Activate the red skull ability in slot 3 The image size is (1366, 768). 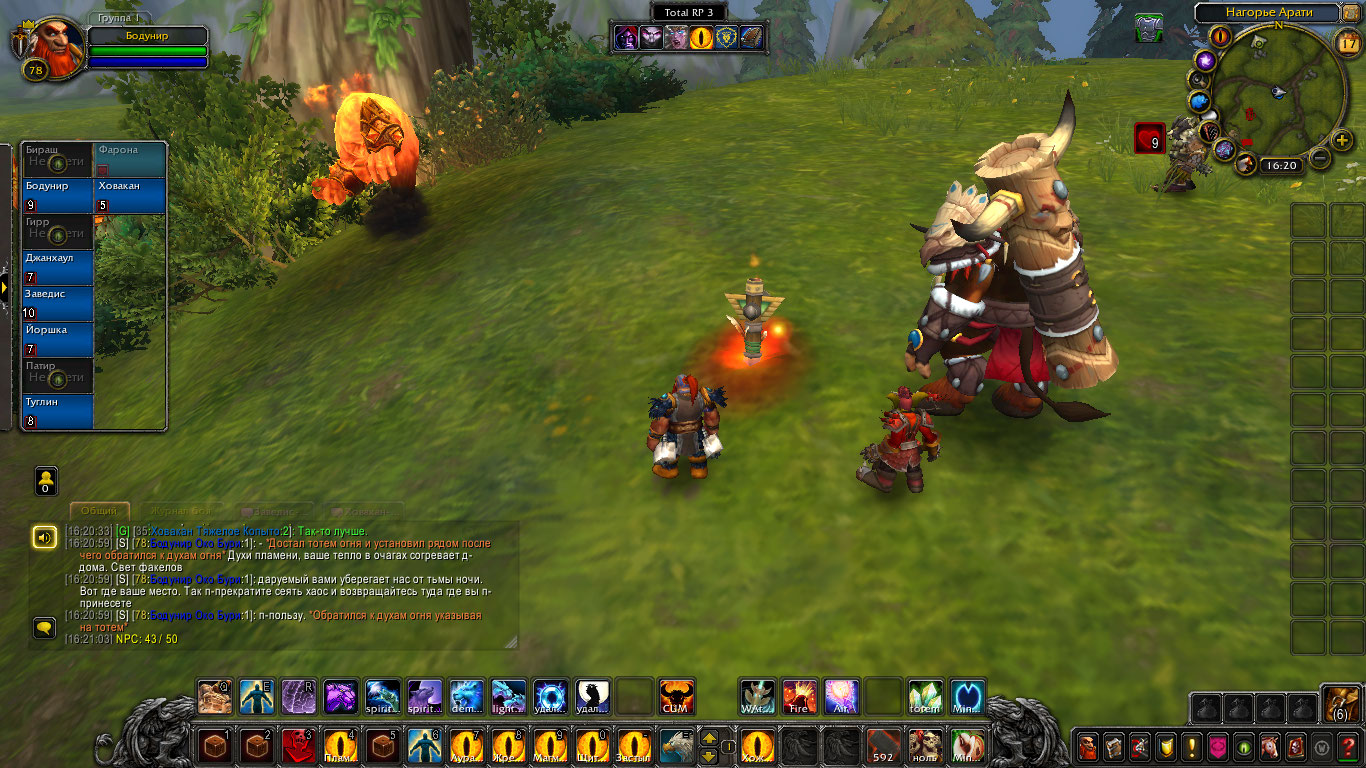coord(298,746)
